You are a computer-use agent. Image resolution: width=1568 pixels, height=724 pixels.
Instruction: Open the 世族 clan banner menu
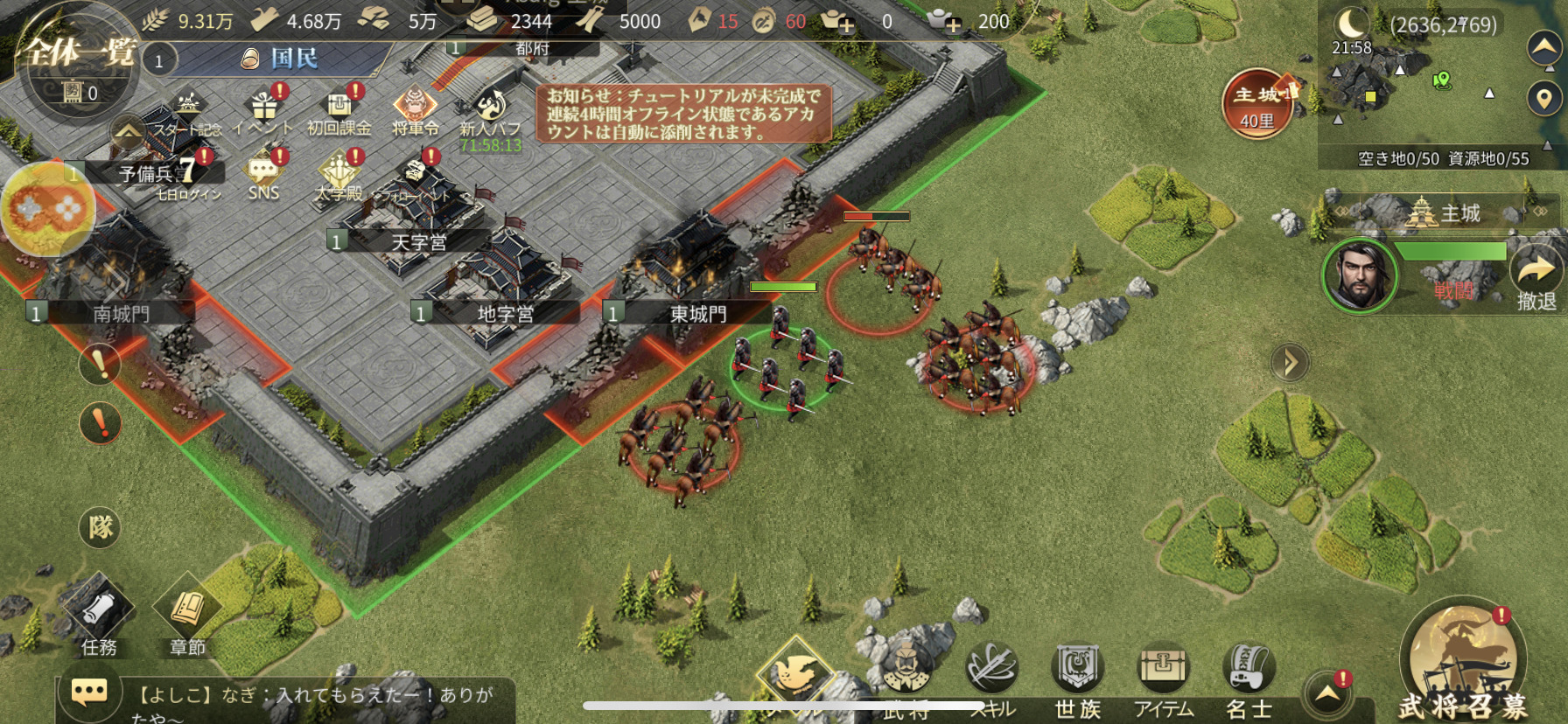tap(1078, 680)
